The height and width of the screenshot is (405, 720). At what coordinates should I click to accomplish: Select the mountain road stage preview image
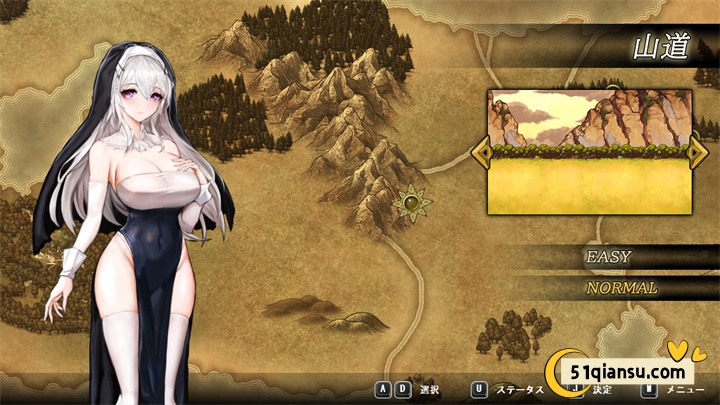pos(588,151)
